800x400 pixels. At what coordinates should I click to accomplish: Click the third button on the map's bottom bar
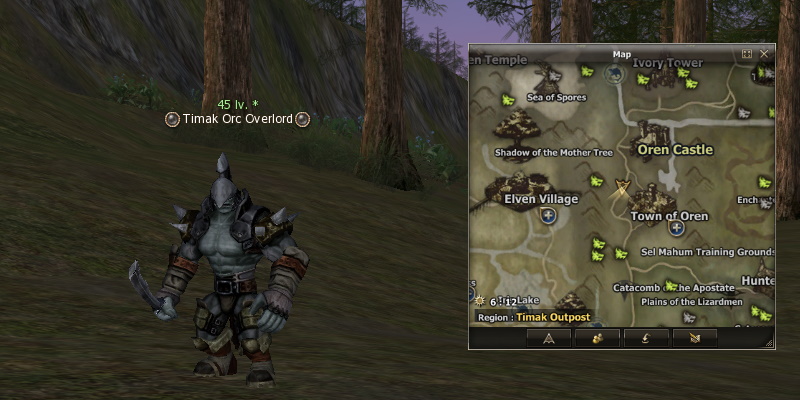tap(647, 338)
